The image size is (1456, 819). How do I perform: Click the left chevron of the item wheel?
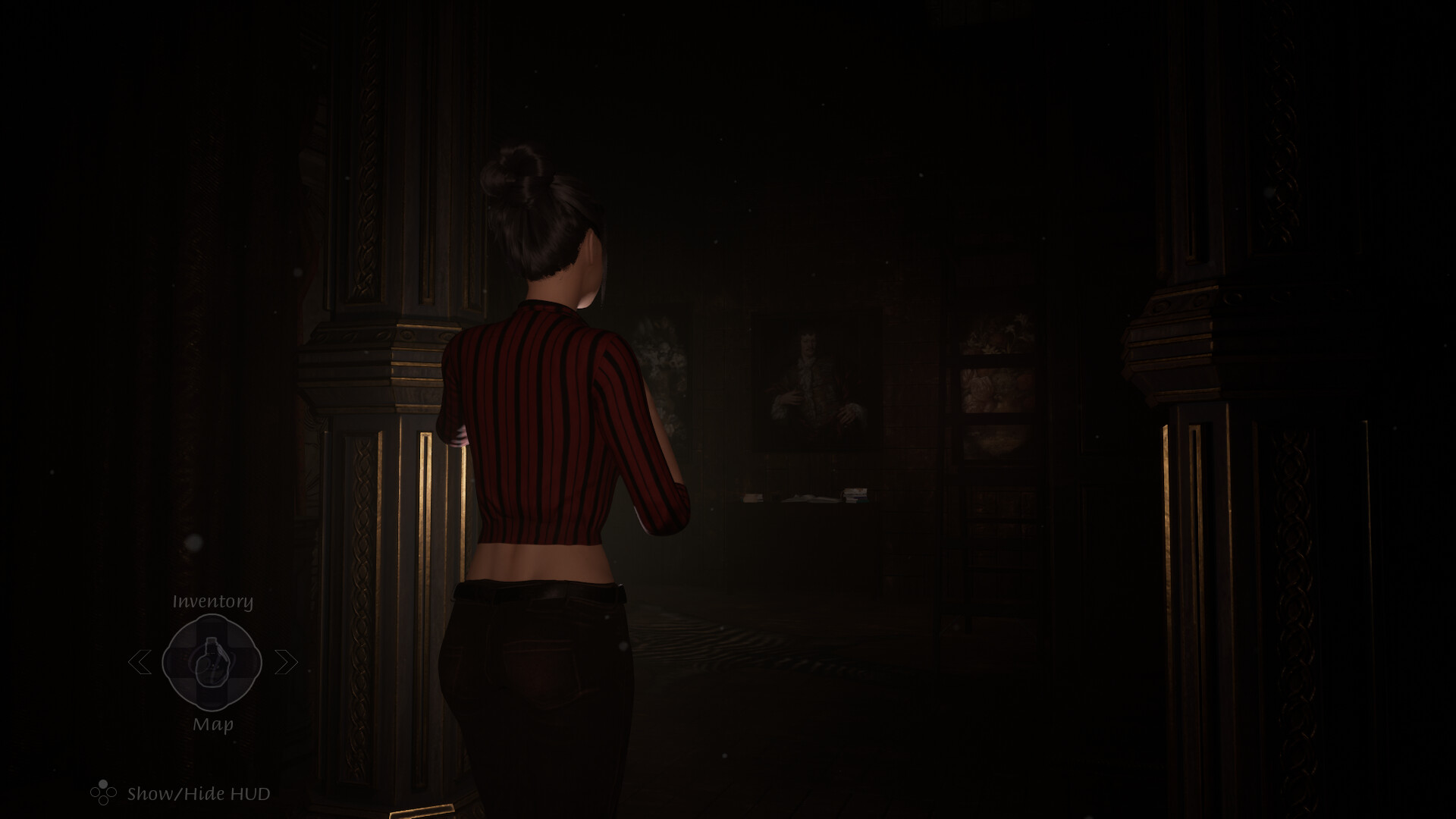(141, 663)
